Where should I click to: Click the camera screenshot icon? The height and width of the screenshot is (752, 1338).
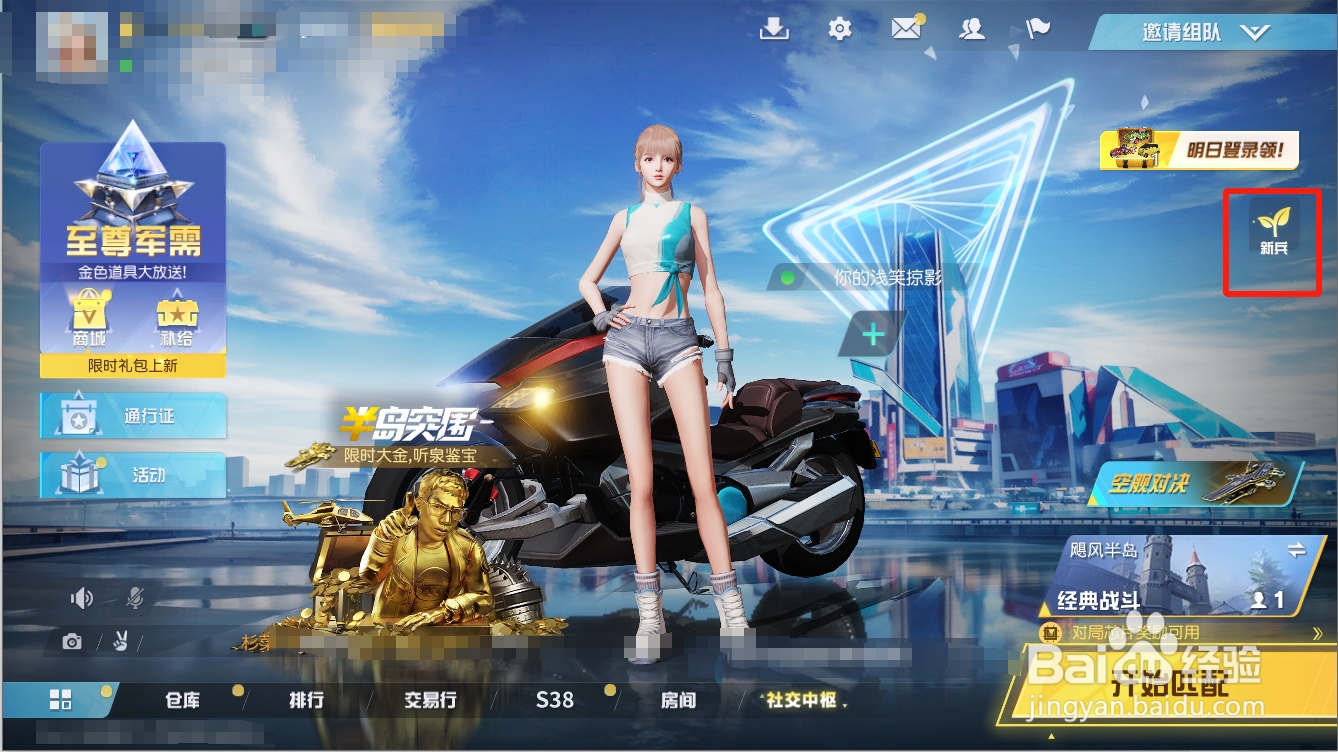(72, 642)
